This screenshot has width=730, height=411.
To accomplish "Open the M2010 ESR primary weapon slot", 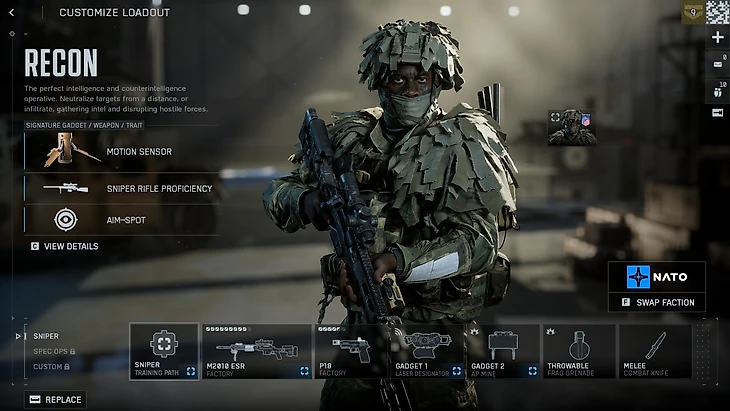I will (256, 351).
